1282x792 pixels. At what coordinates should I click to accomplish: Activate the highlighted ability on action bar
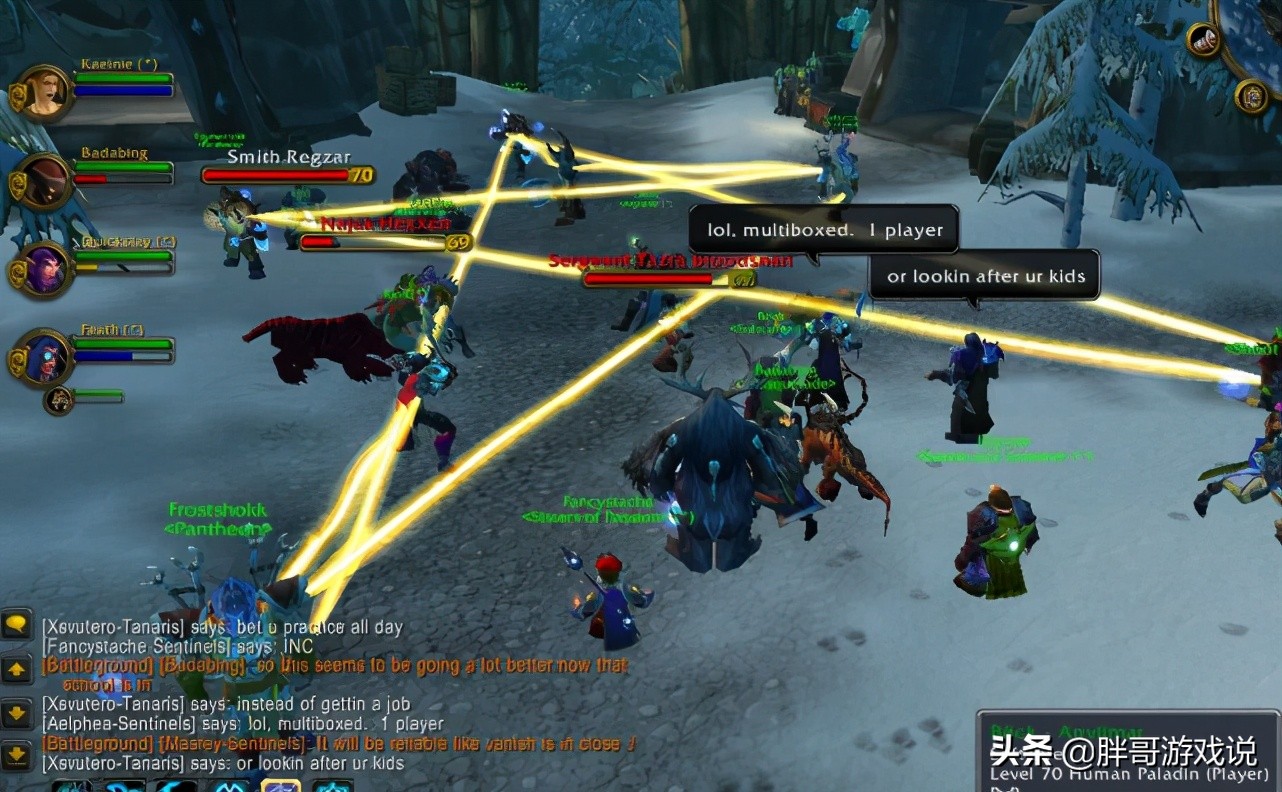281,785
